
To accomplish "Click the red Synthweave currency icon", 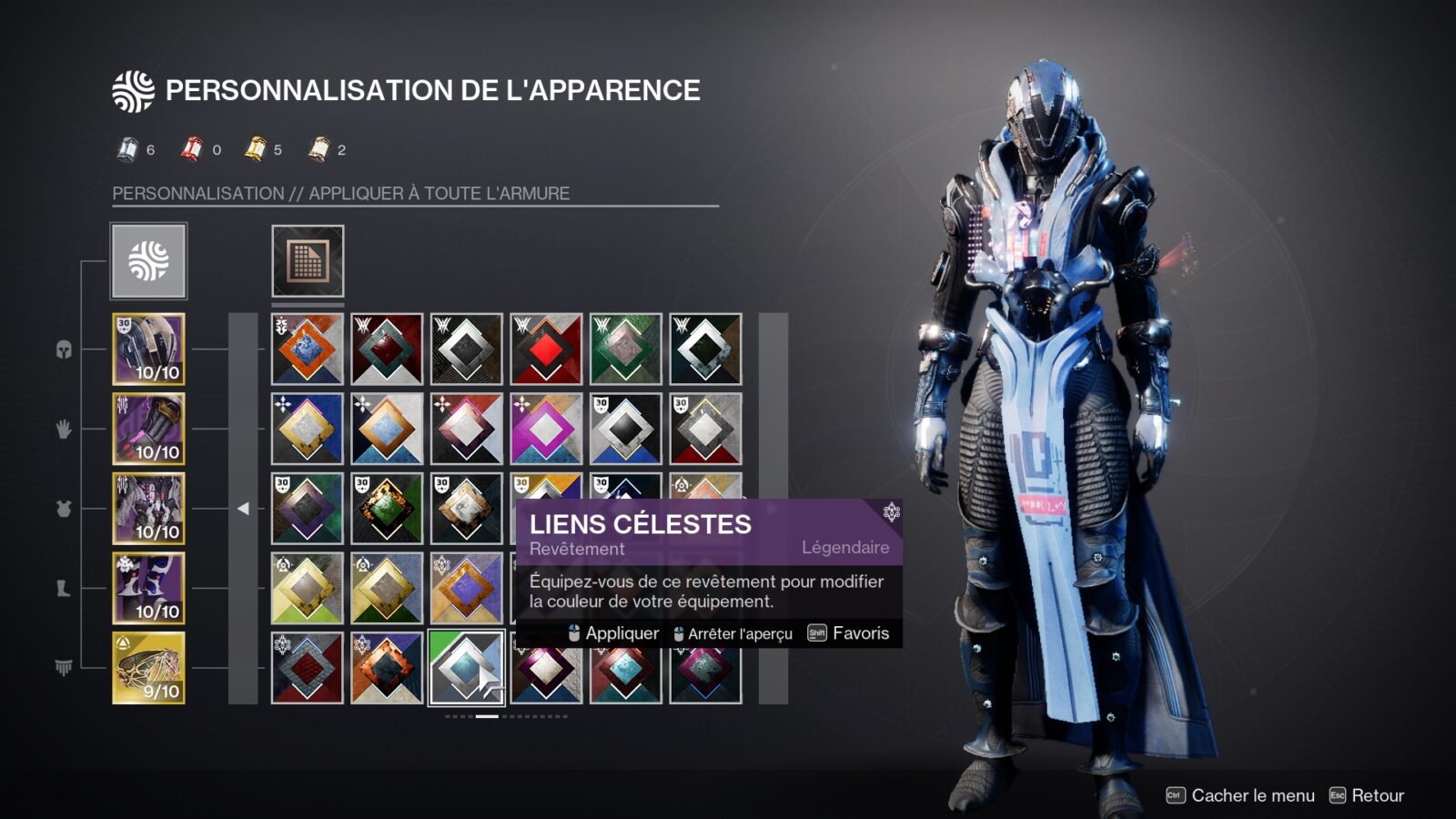I will 192,146.
